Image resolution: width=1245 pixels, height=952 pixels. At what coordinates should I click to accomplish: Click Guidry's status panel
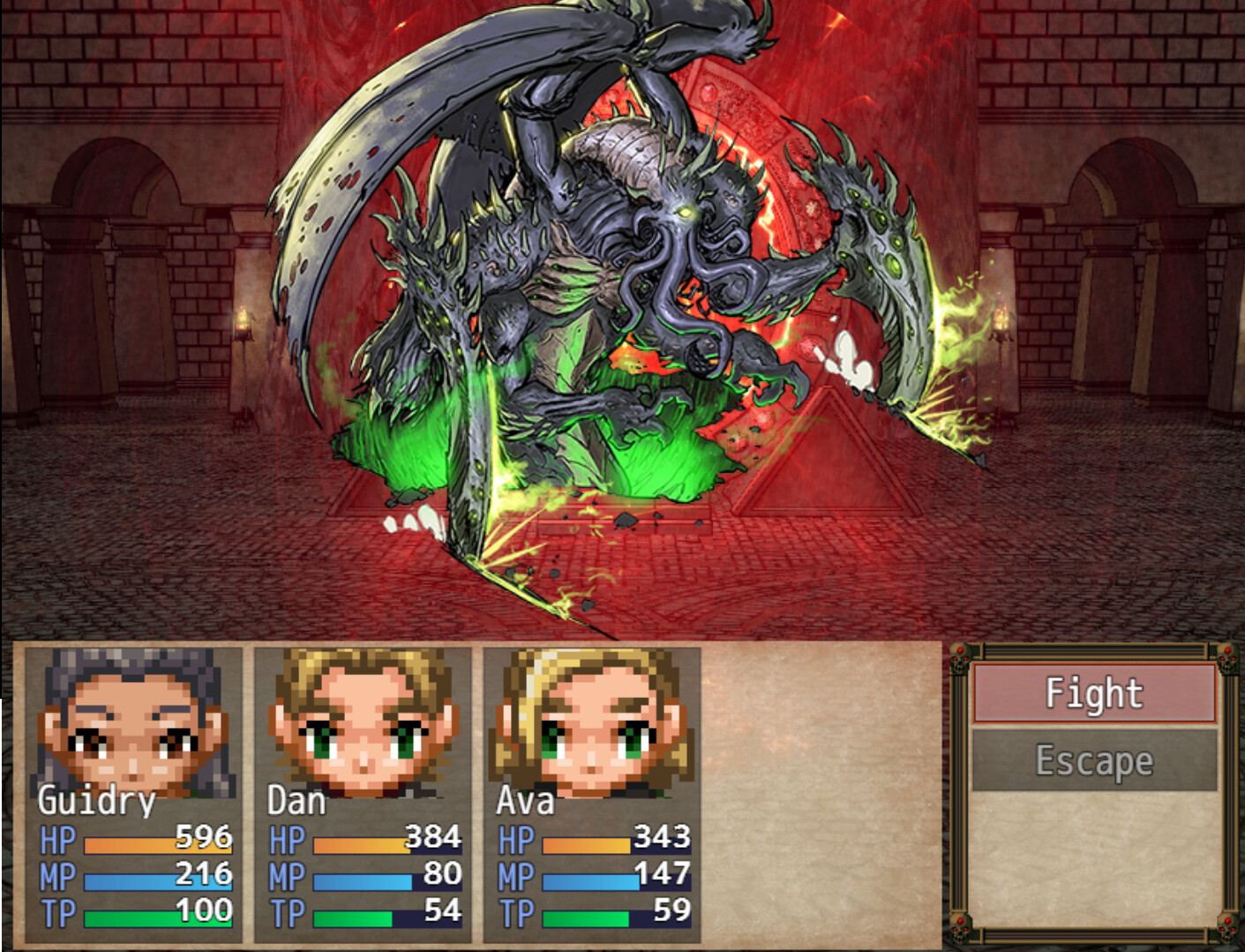[132, 794]
